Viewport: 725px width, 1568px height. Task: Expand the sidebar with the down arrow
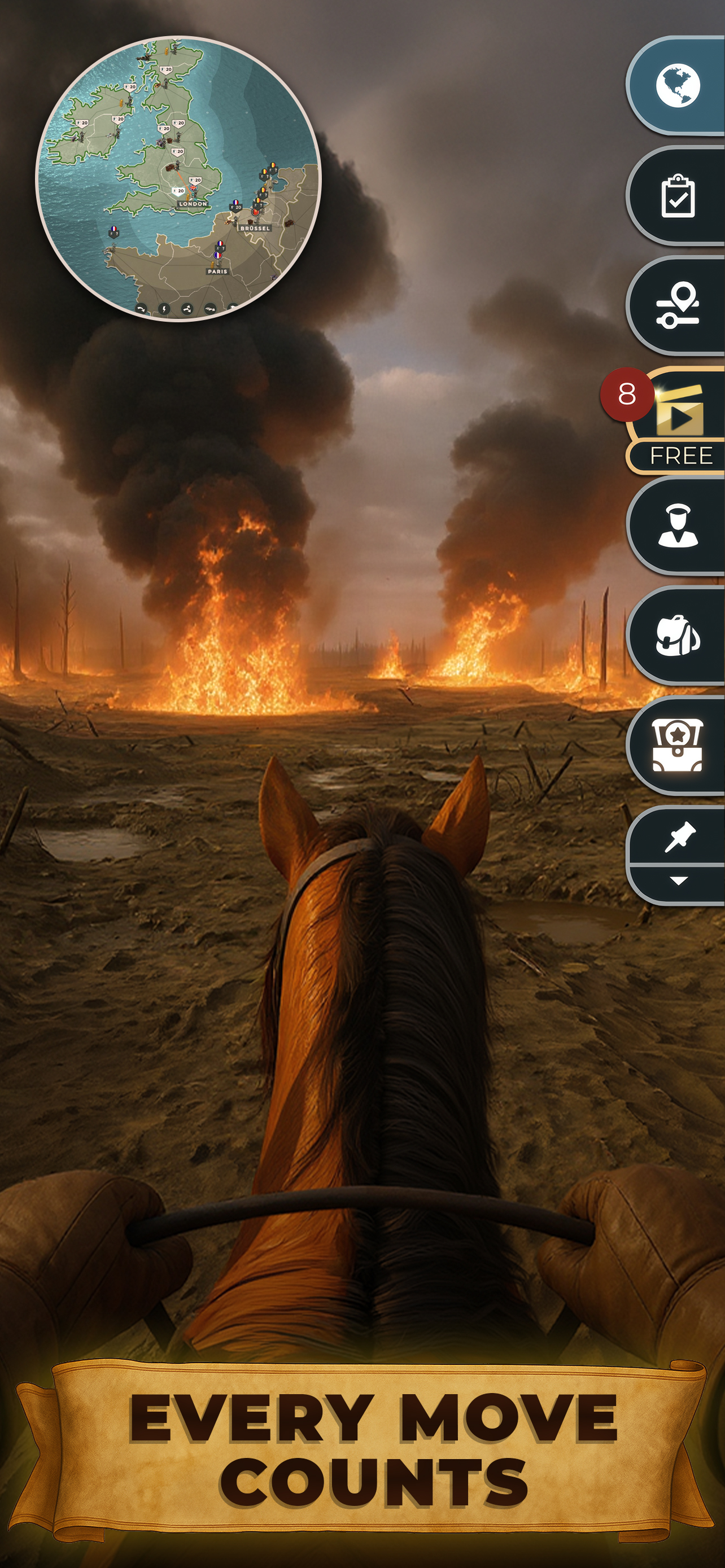point(679,881)
